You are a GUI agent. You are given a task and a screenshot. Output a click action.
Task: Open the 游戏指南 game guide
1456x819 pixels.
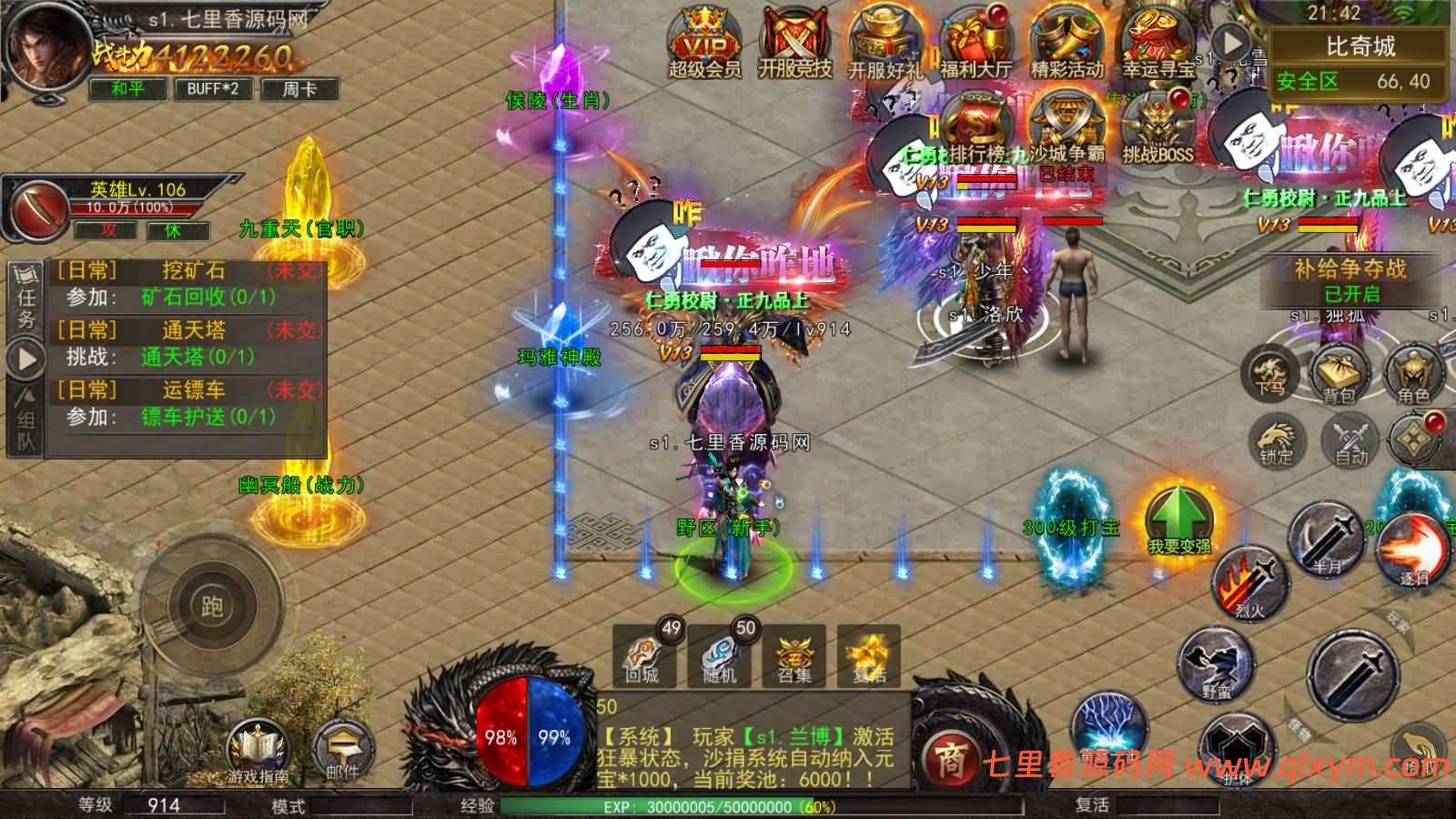[259, 753]
